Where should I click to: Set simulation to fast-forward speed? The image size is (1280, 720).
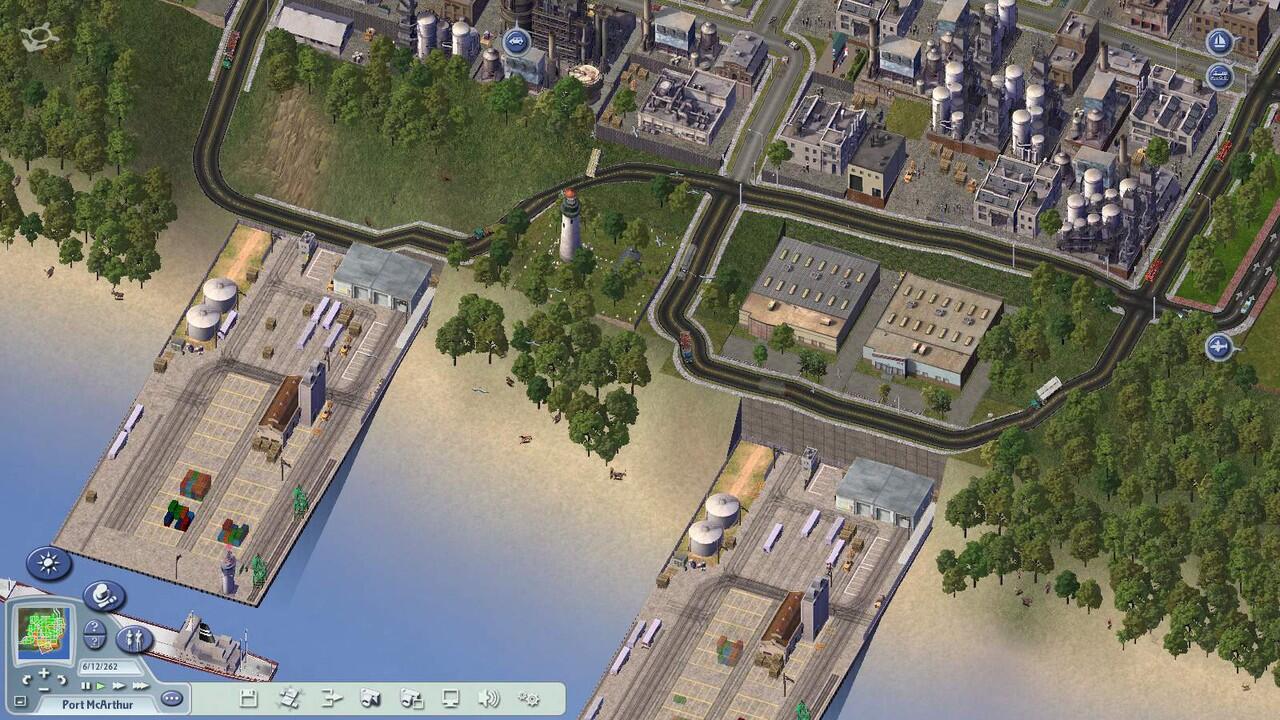(x=119, y=685)
